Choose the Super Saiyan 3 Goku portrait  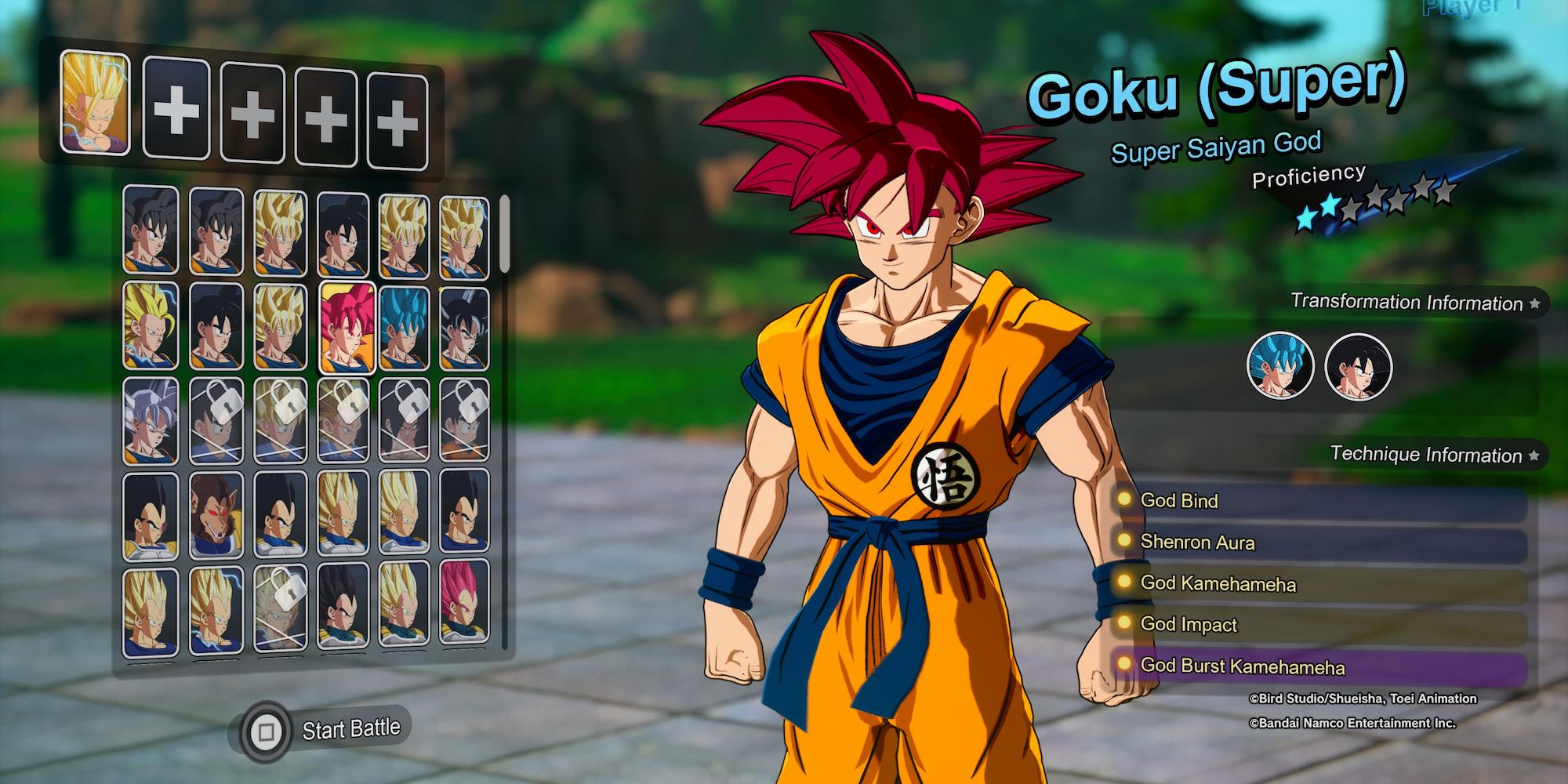tap(147, 328)
